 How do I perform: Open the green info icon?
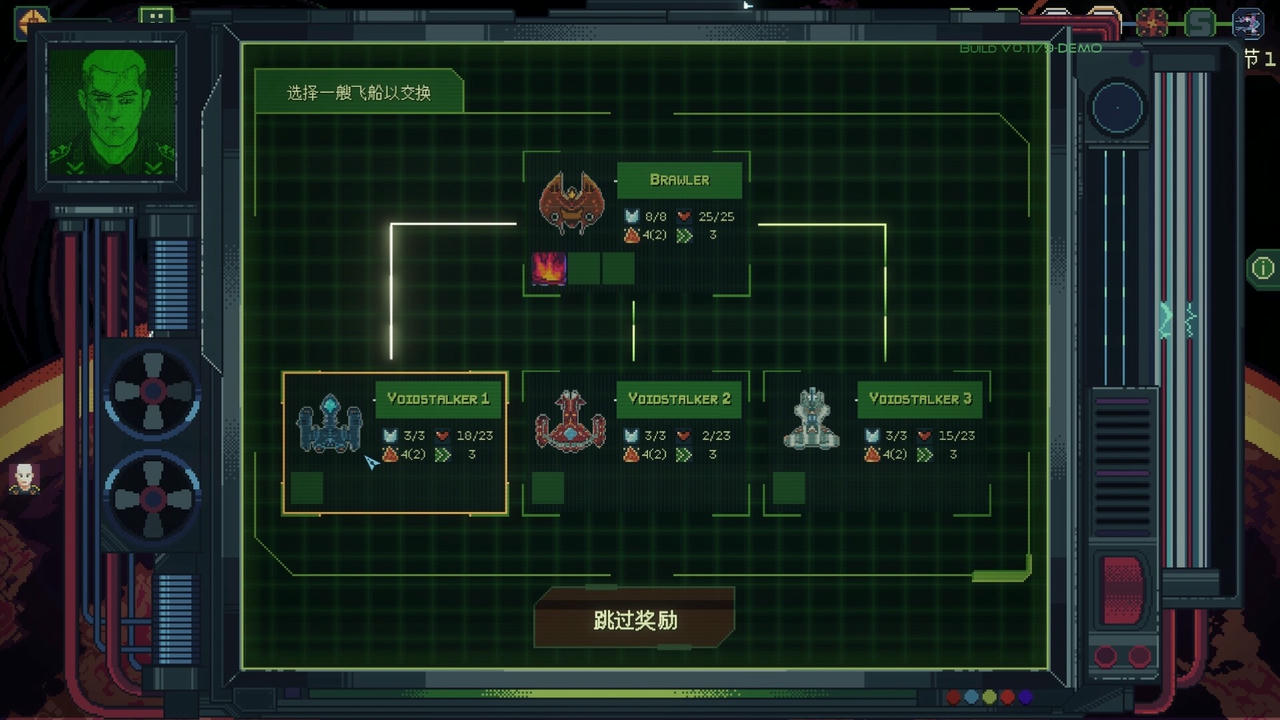pyautogui.click(x=1262, y=268)
